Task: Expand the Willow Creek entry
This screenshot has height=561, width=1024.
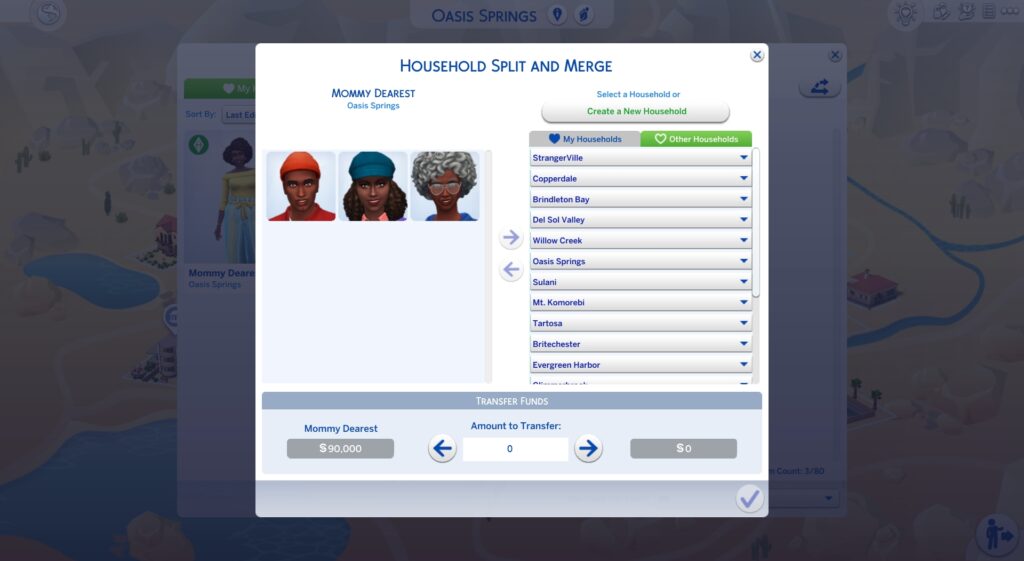Action: (x=640, y=241)
